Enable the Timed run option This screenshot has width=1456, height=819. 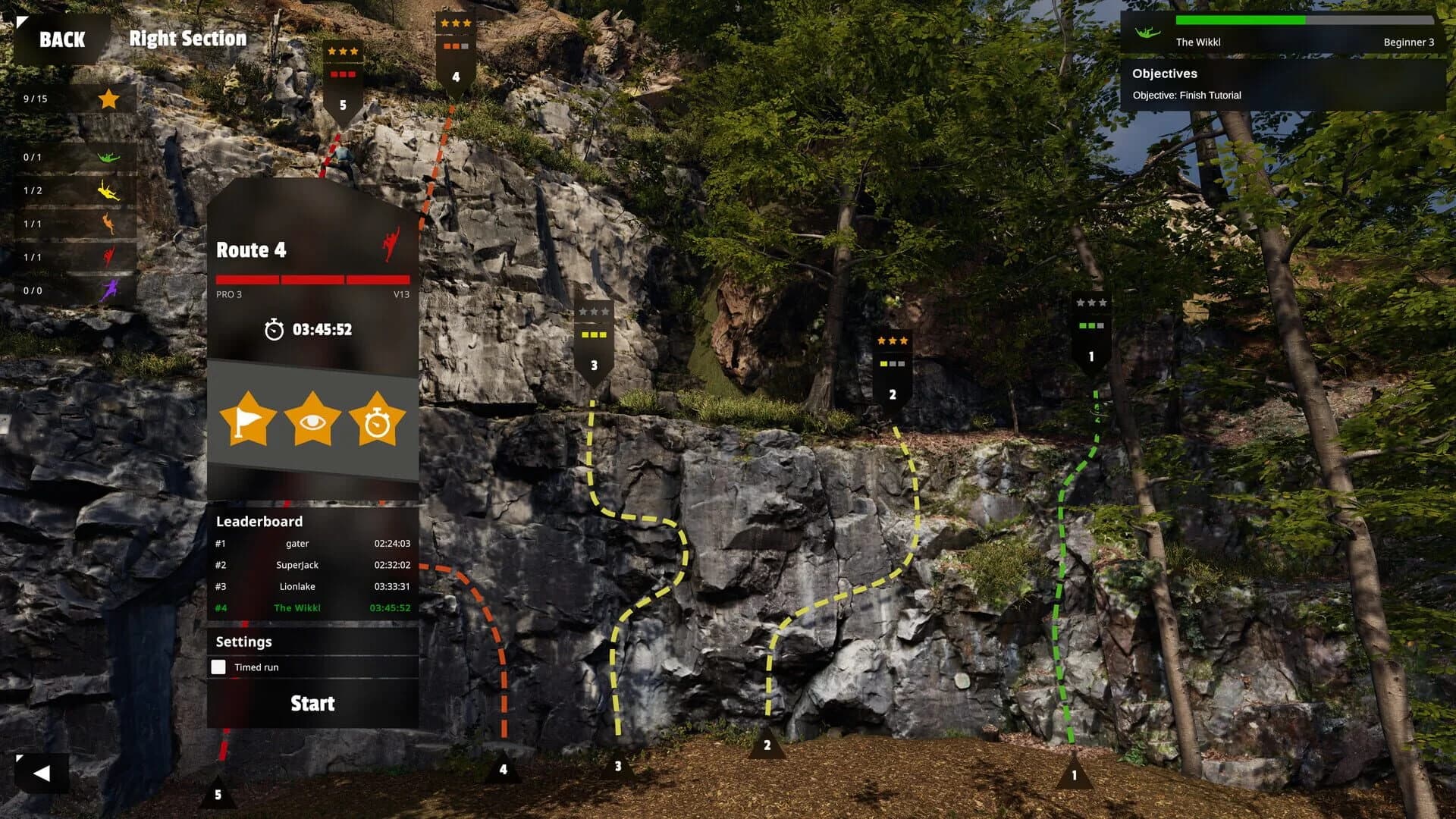tap(220, 667)
